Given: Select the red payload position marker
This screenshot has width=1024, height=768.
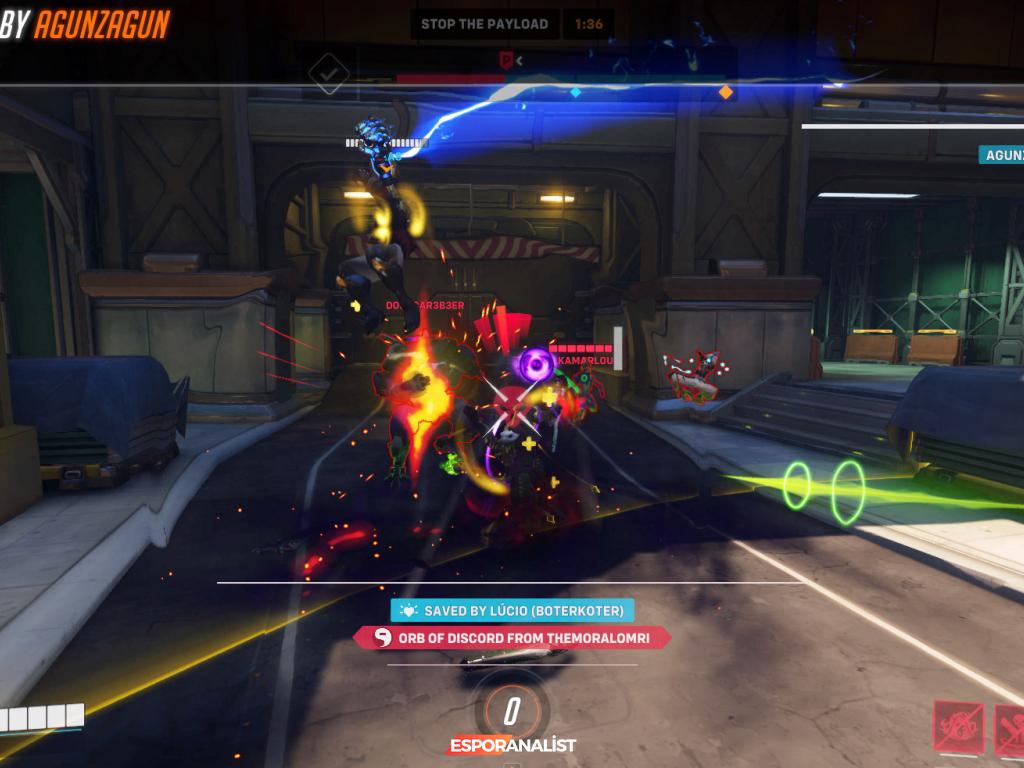Looking at the screenshot, I should 507,60.
